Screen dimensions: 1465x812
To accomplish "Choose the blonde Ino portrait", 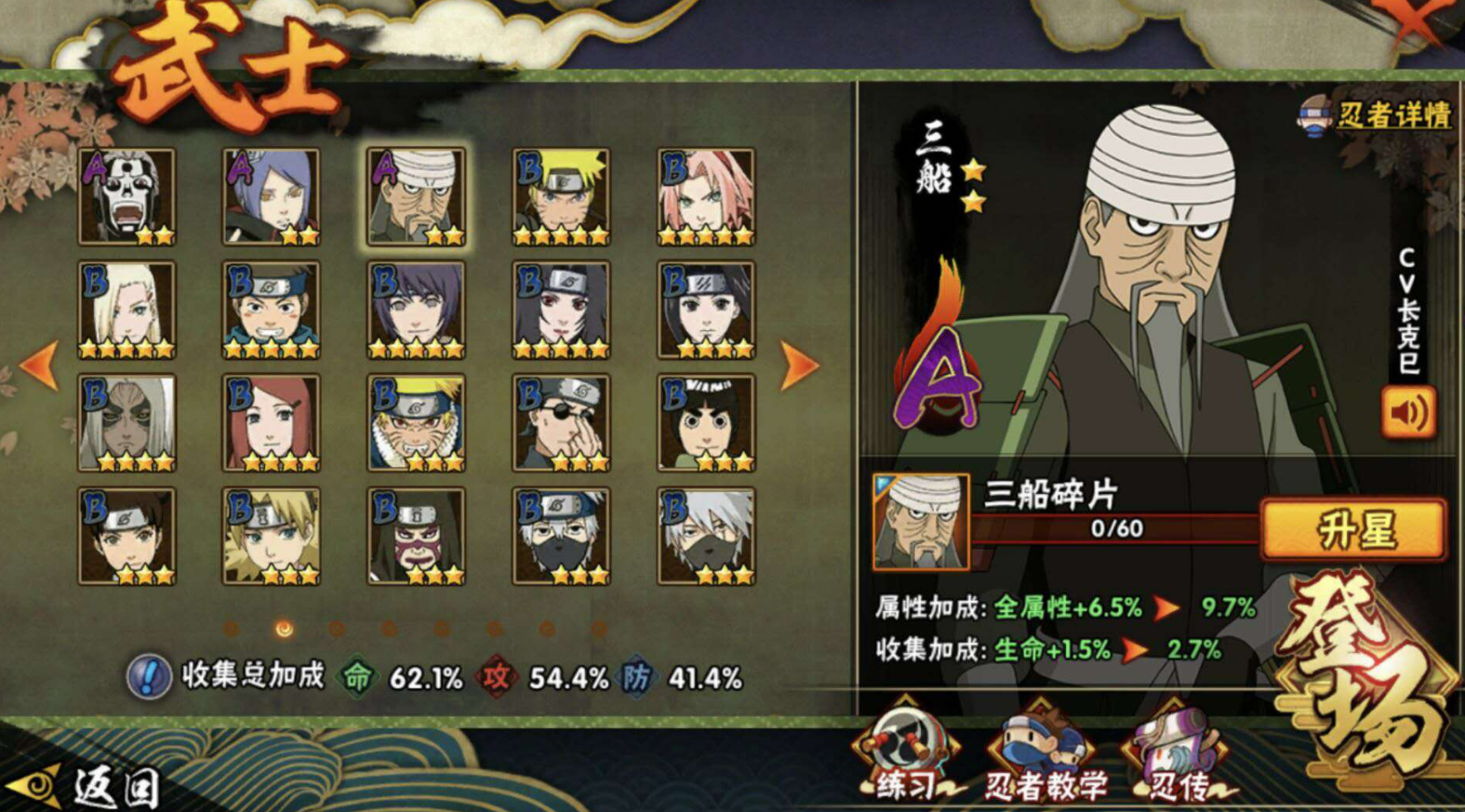I will pos(127,311).
